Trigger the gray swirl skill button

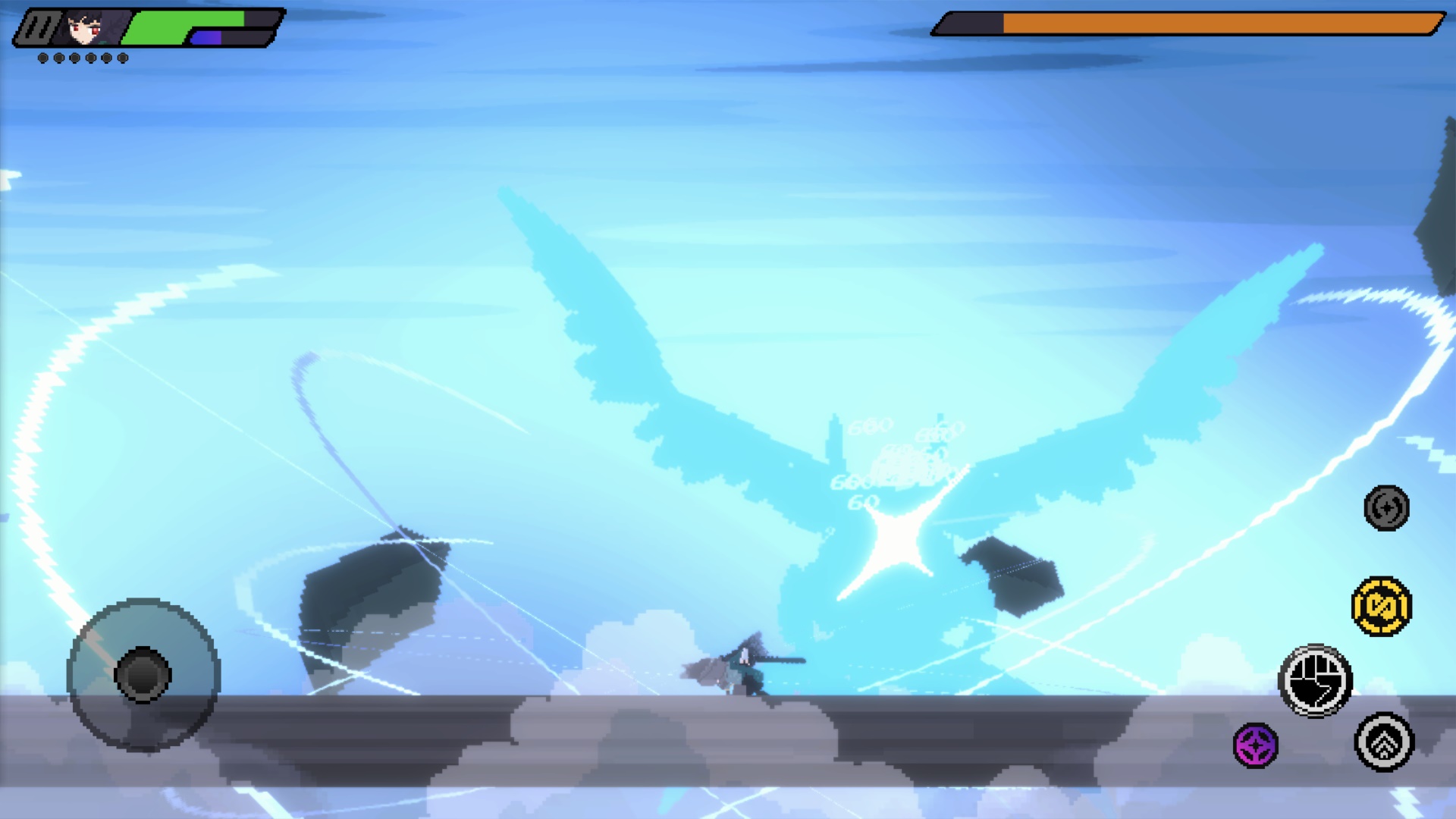point(1386,507)
